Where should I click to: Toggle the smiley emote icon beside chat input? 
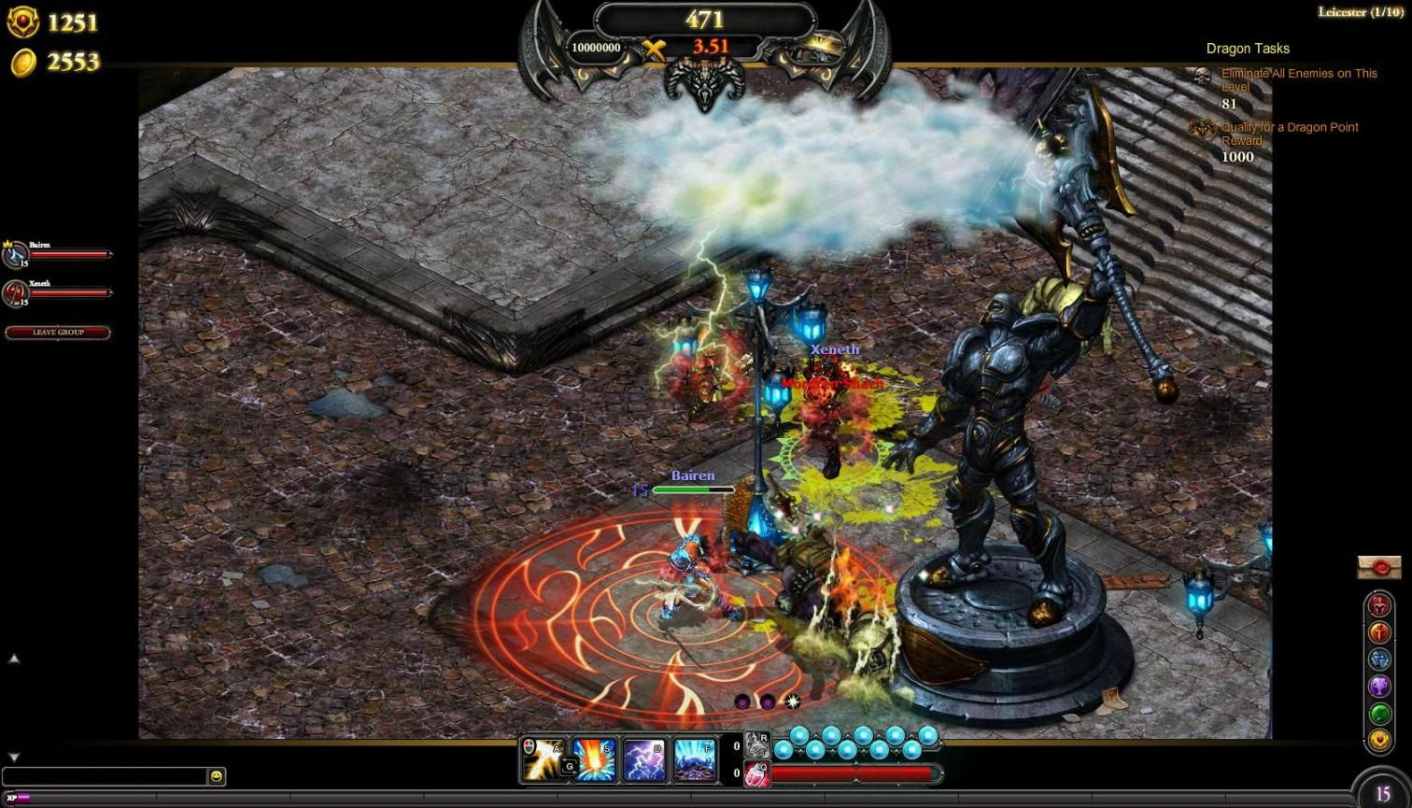(x=215, y=776)
